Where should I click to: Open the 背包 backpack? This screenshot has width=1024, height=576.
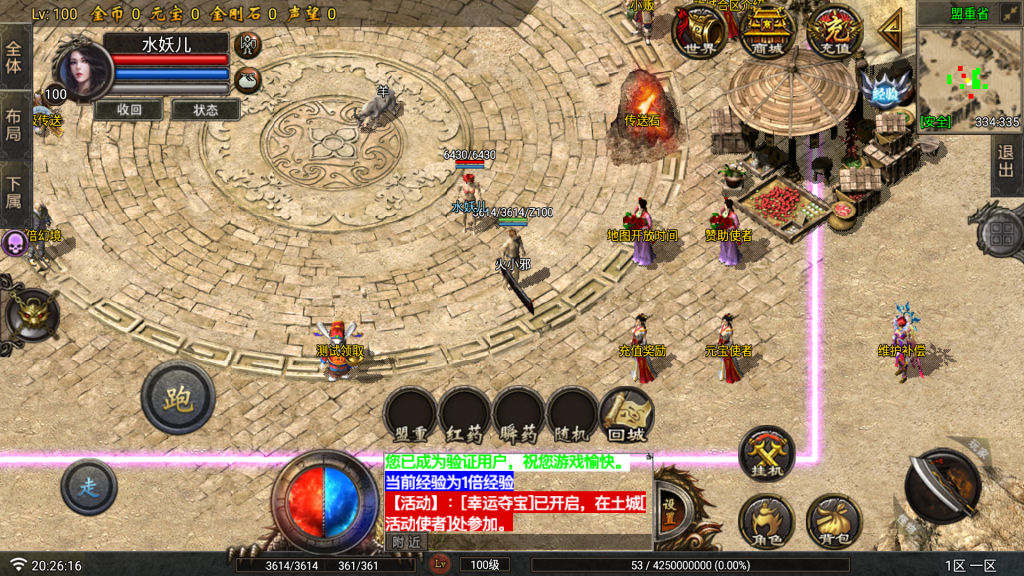click(833, 521)
